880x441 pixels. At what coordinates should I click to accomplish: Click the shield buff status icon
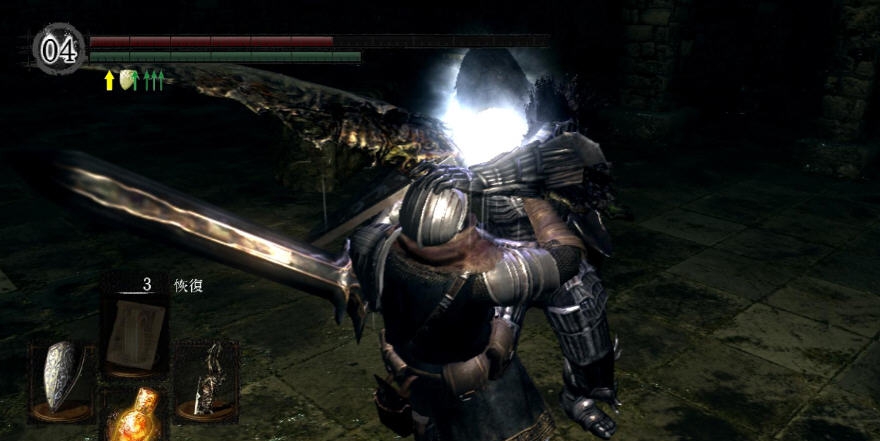128,79
